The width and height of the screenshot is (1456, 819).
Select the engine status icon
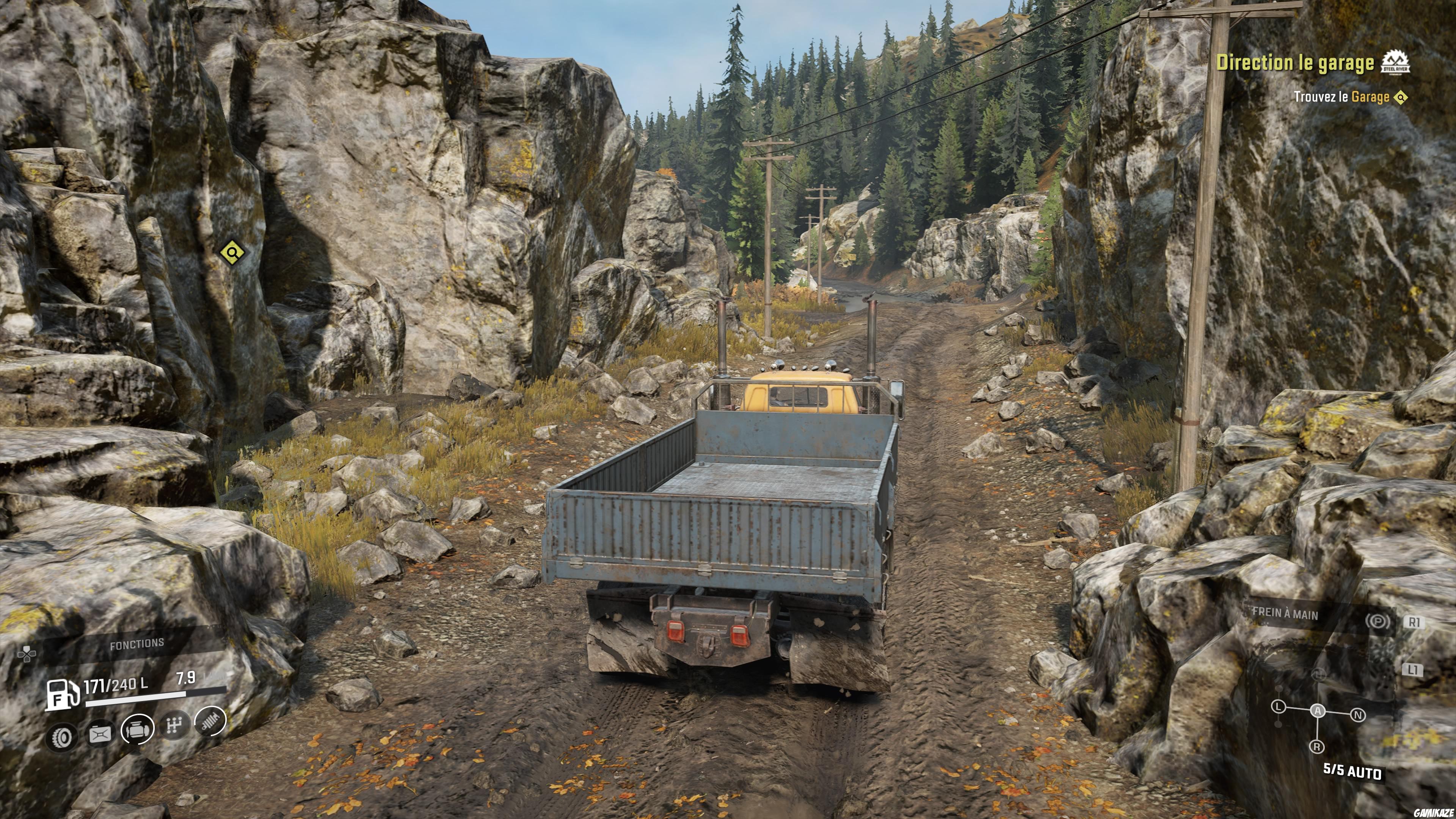pos(137,729)
